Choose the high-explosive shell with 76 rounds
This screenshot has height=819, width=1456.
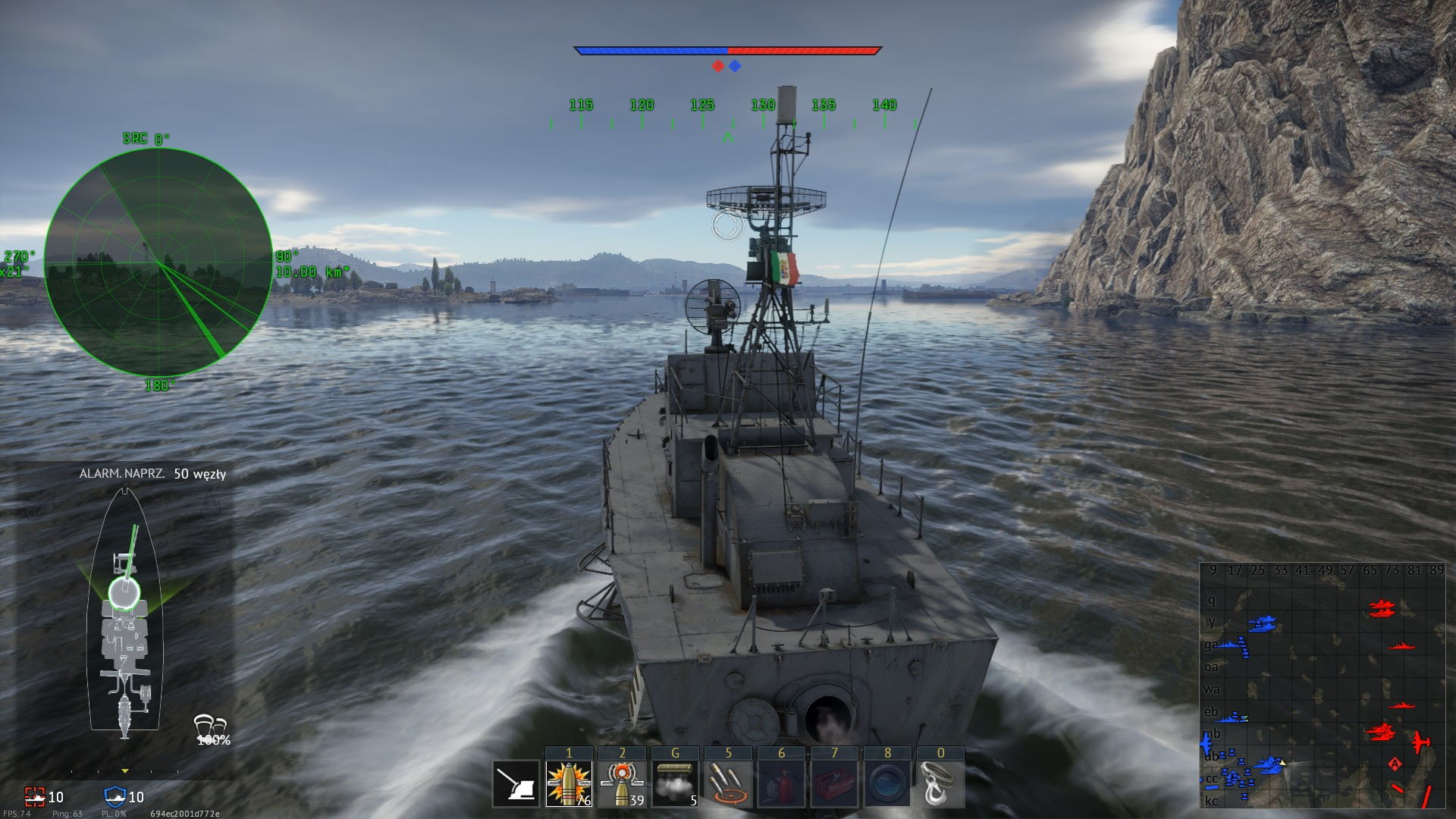tap(569, 784)
